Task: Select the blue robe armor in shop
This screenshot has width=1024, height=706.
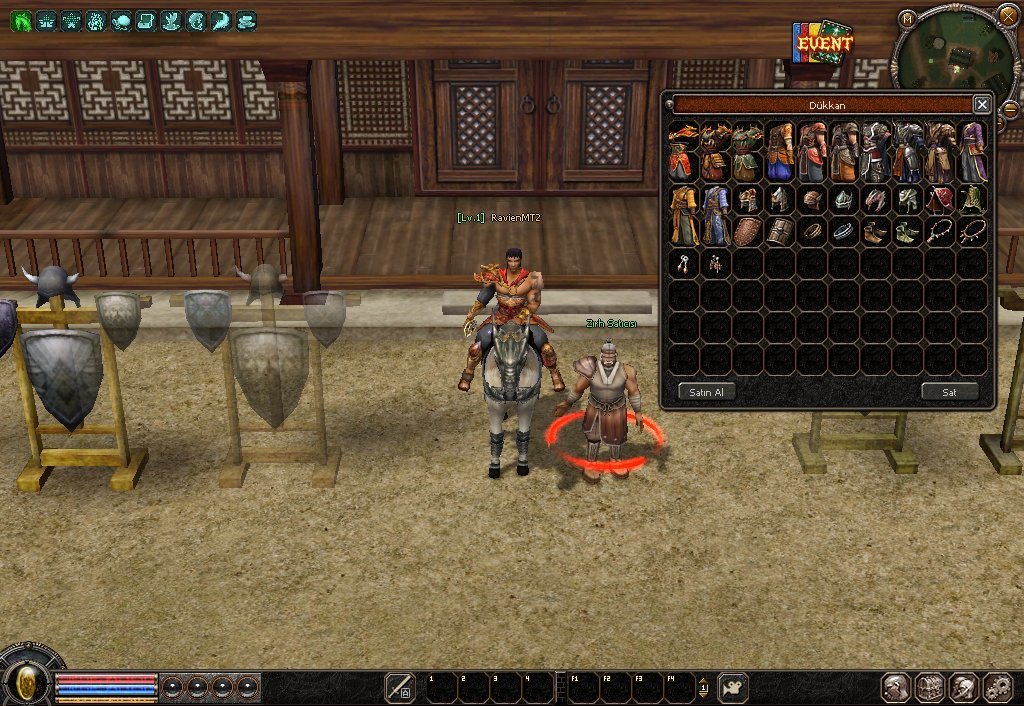Action: tap(715, 215)
